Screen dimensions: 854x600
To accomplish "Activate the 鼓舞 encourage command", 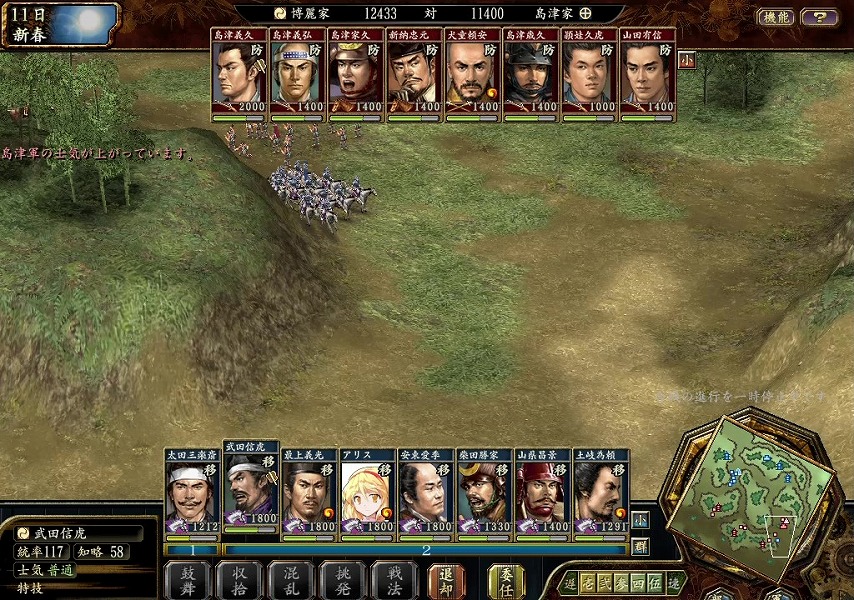I will point(188,580).
